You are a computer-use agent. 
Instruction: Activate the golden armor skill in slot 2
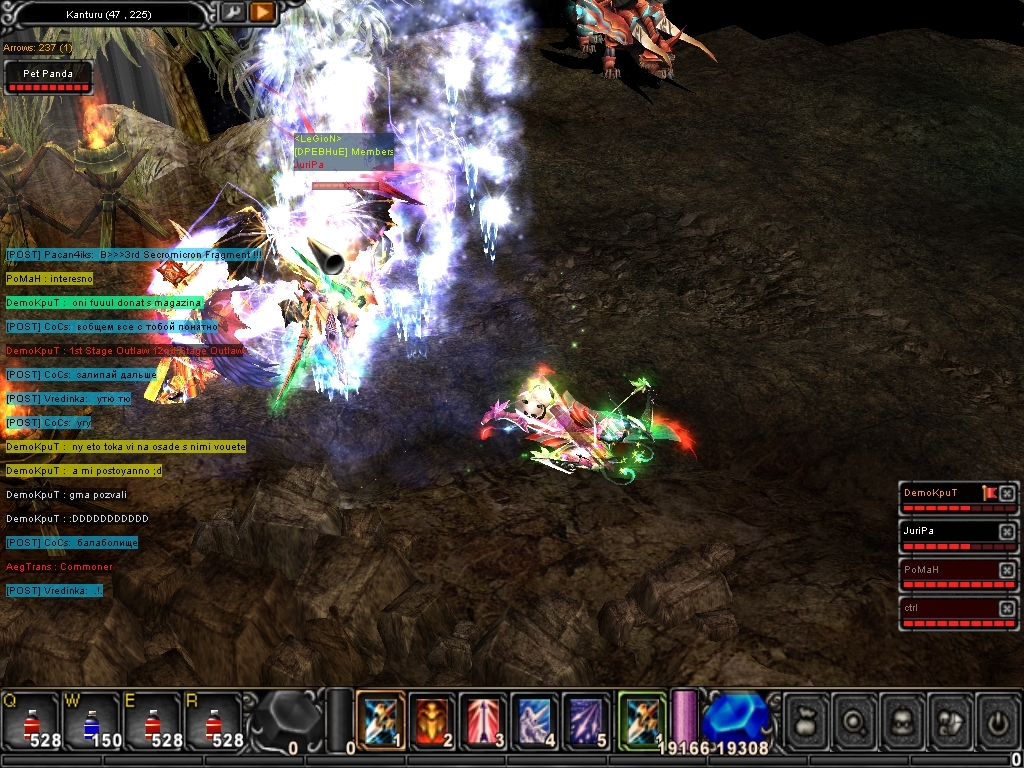pos(432,721)
